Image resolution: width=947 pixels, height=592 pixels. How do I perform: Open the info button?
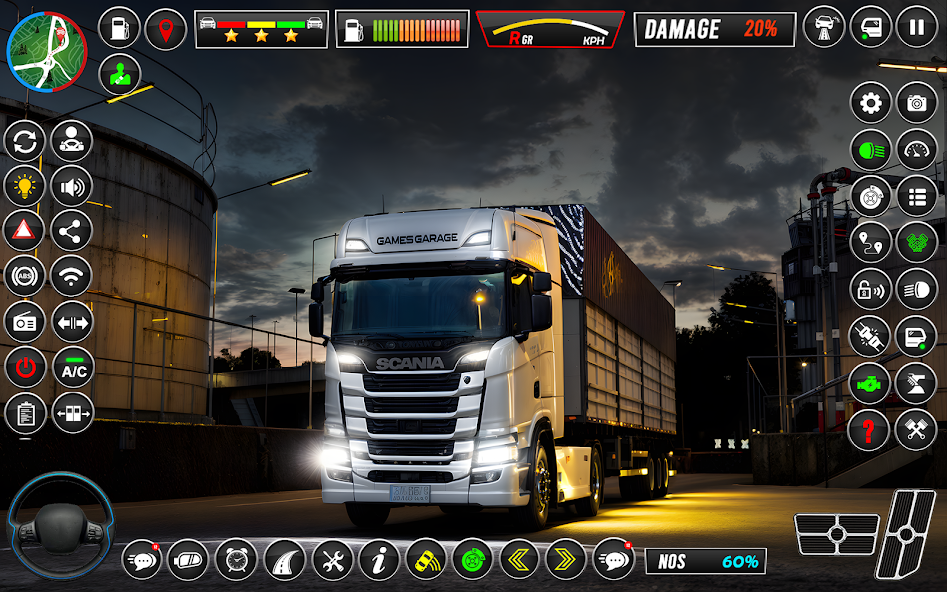pyautogui.click(x=379, y=560)
